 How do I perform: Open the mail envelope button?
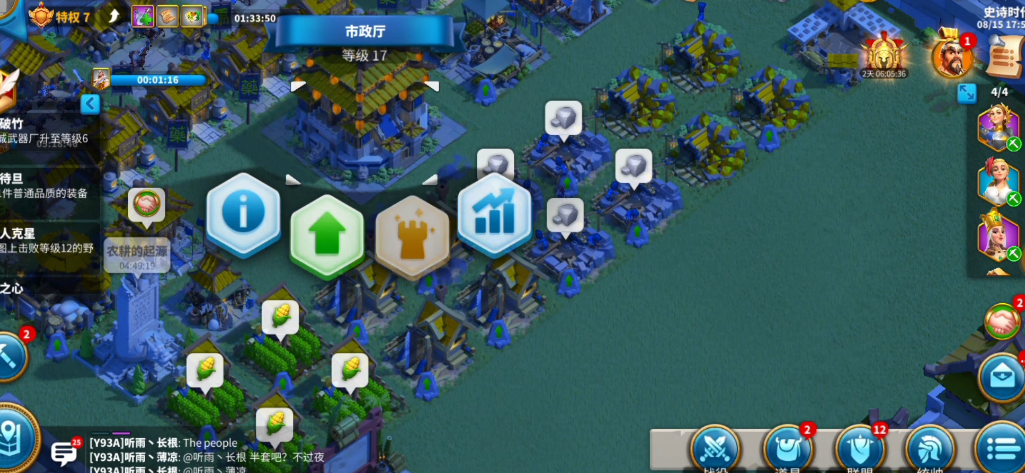pyautogui.click(x=1001, y=377)
